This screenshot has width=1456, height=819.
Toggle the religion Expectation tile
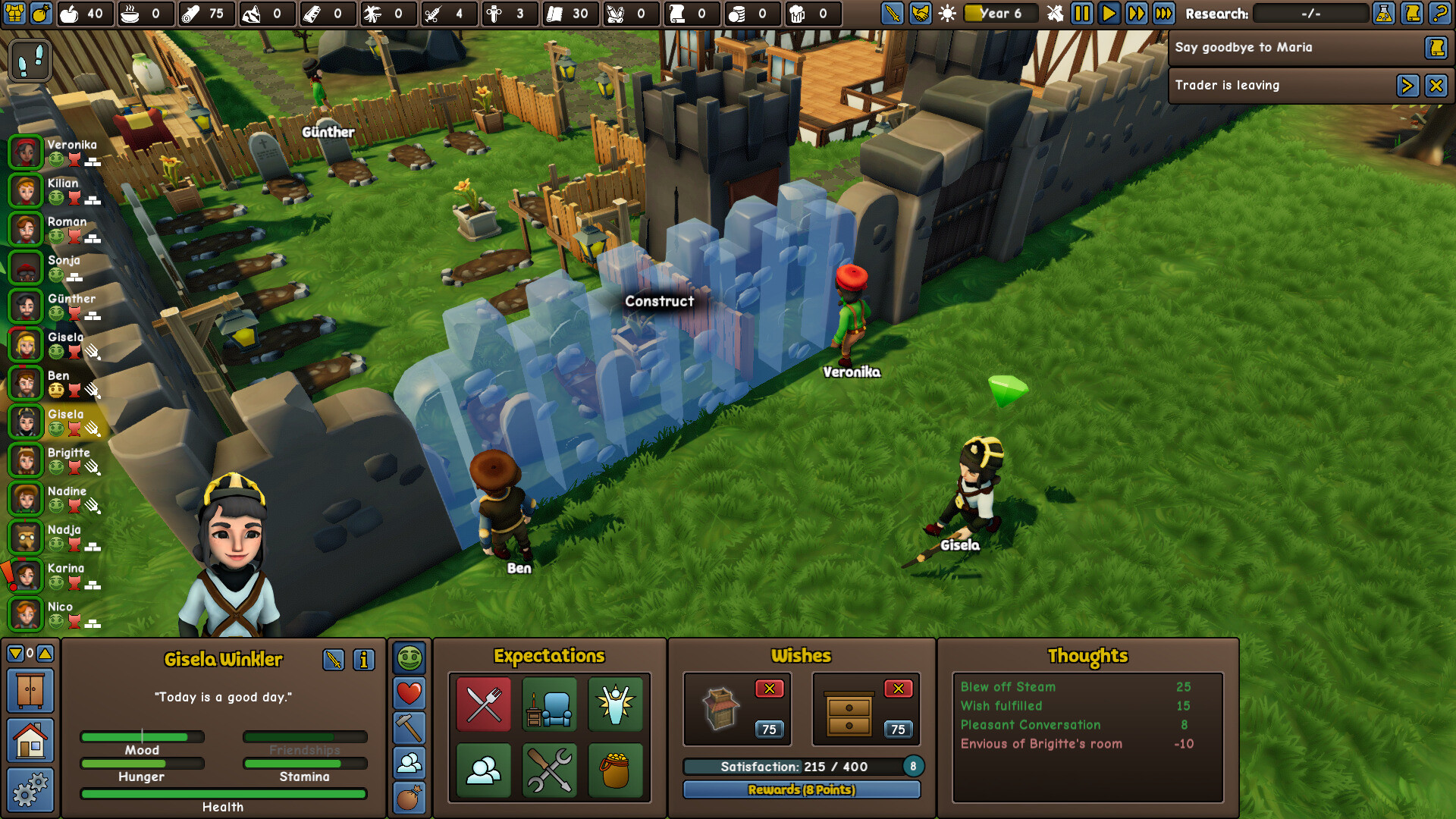click(615, 706)
